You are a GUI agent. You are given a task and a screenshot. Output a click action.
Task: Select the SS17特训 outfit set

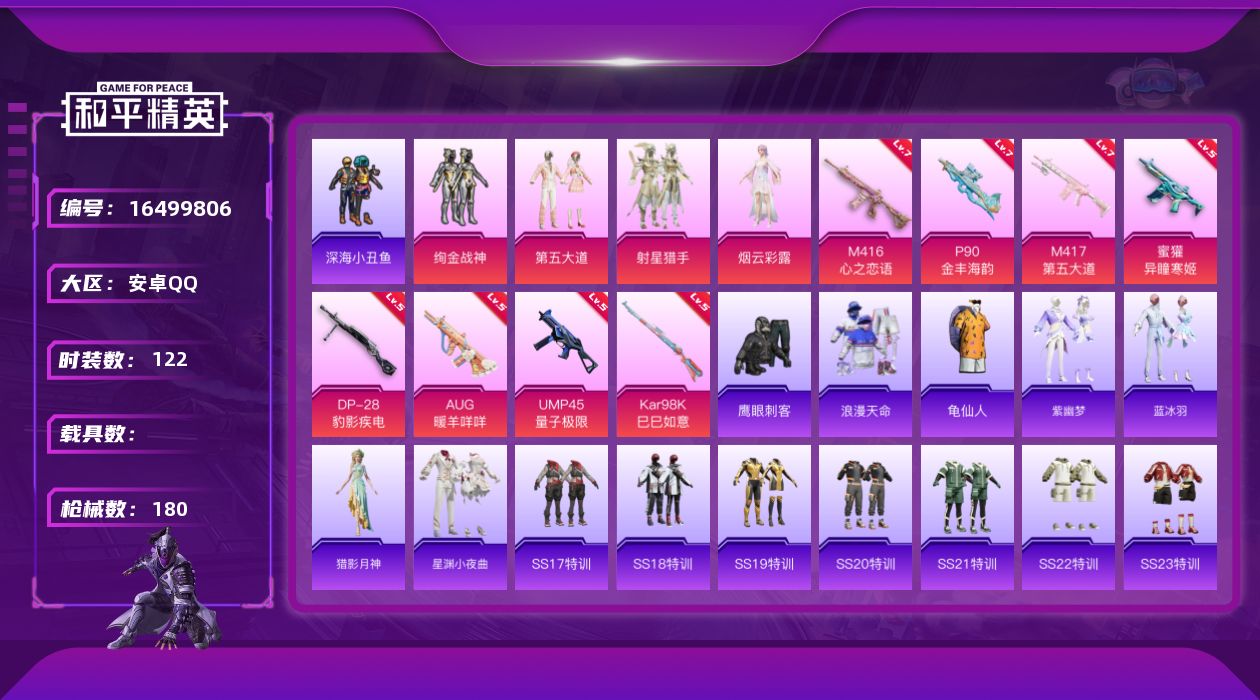tap(561, 517)
